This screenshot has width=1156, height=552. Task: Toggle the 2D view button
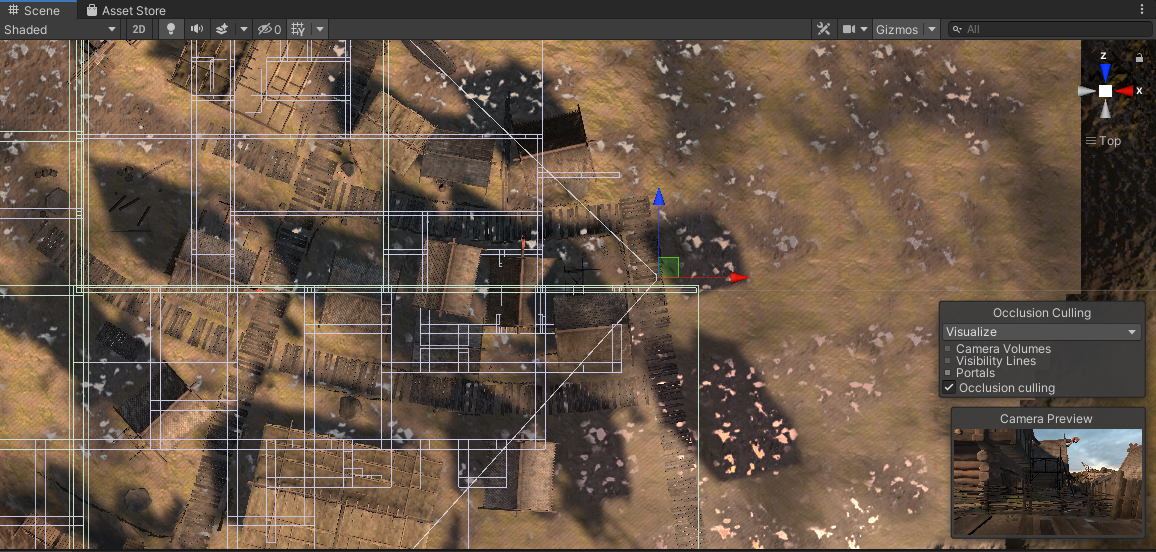tap(140, 29)
